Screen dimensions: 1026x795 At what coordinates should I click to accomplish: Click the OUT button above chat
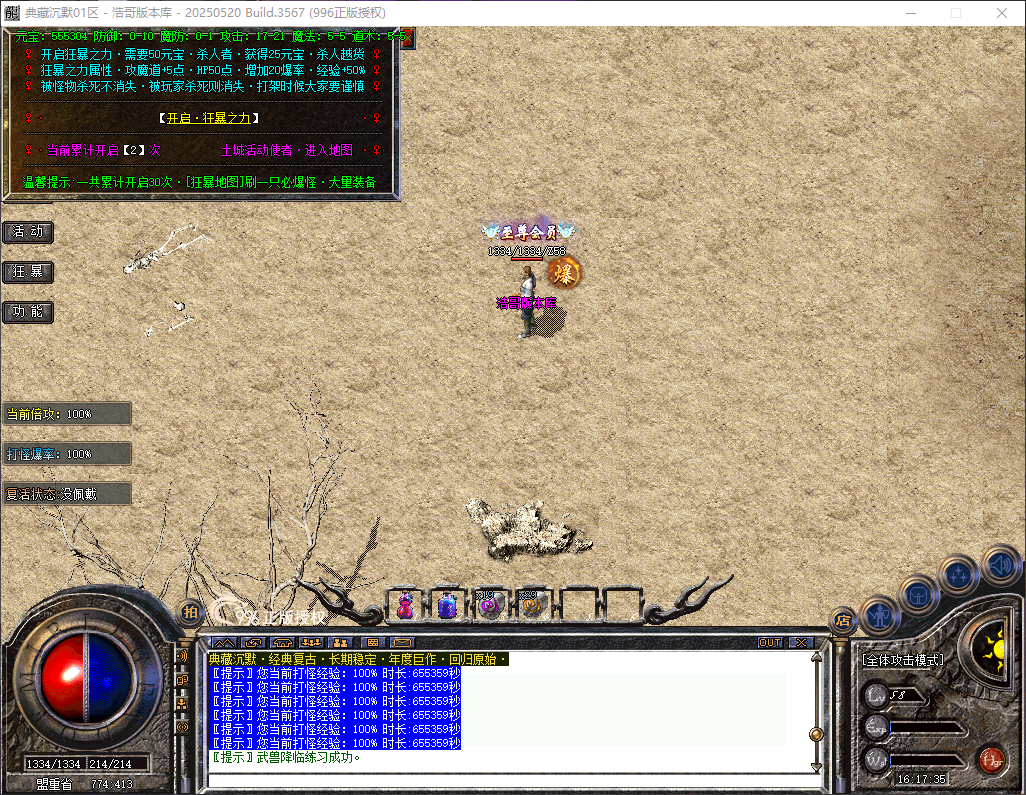tap(770, 642)
